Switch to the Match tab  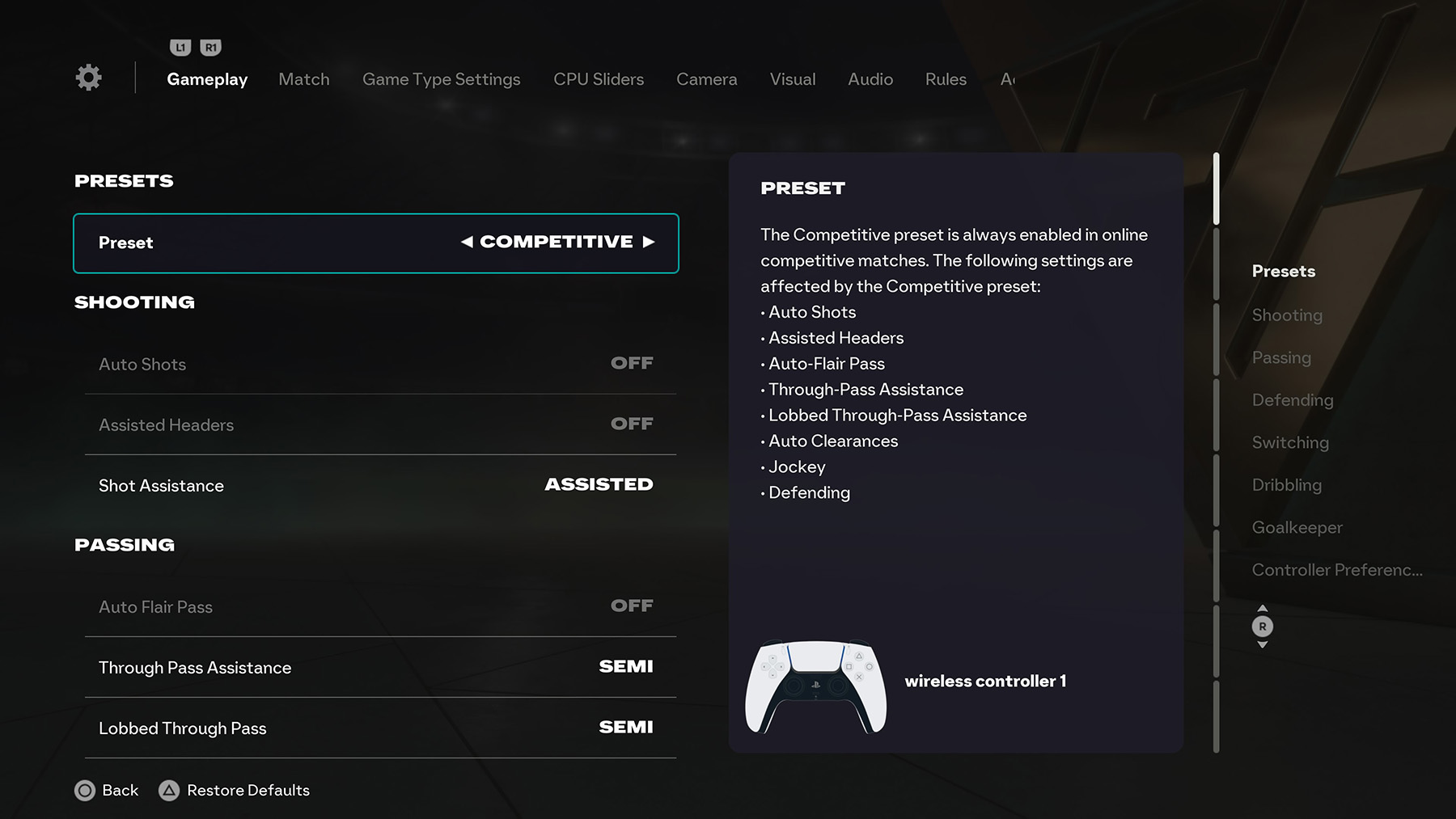tap(303, 79)
